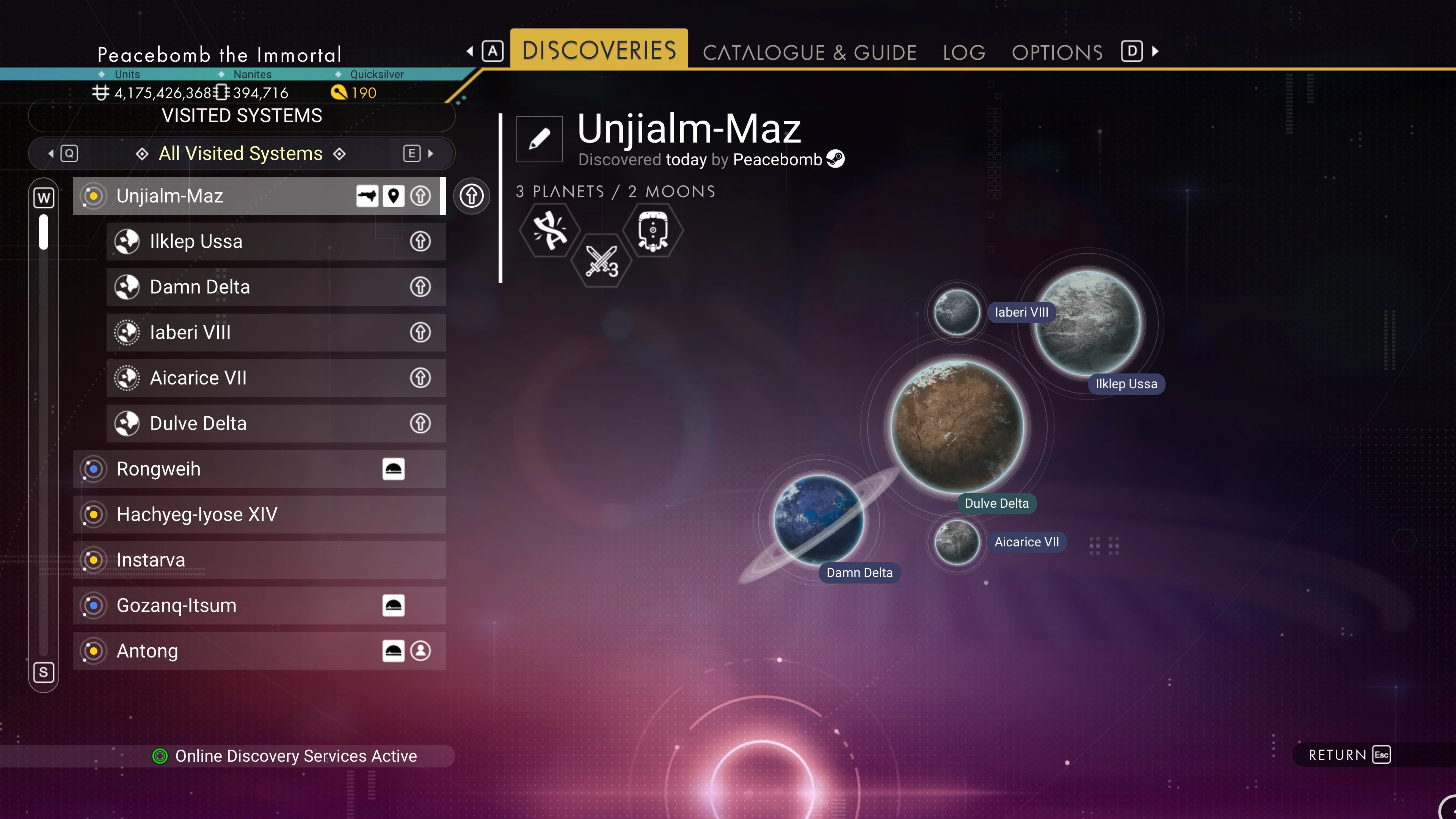Click the All Visited Systems filter selector
This screenshot has height=819, width=1456.
pyautogui.click(x=241, y=154)
